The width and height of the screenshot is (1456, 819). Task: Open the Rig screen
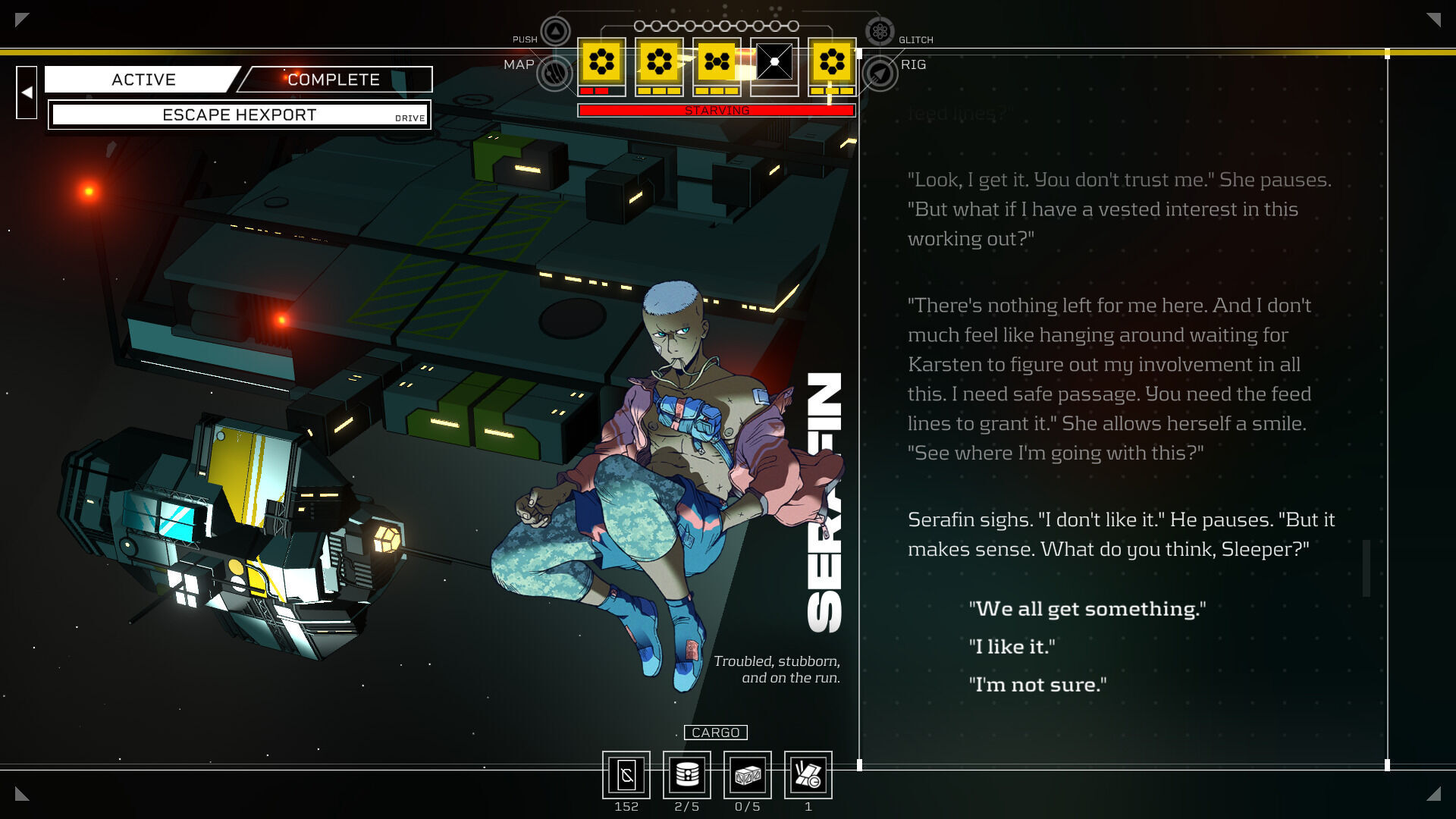click(x=880, y=74)
